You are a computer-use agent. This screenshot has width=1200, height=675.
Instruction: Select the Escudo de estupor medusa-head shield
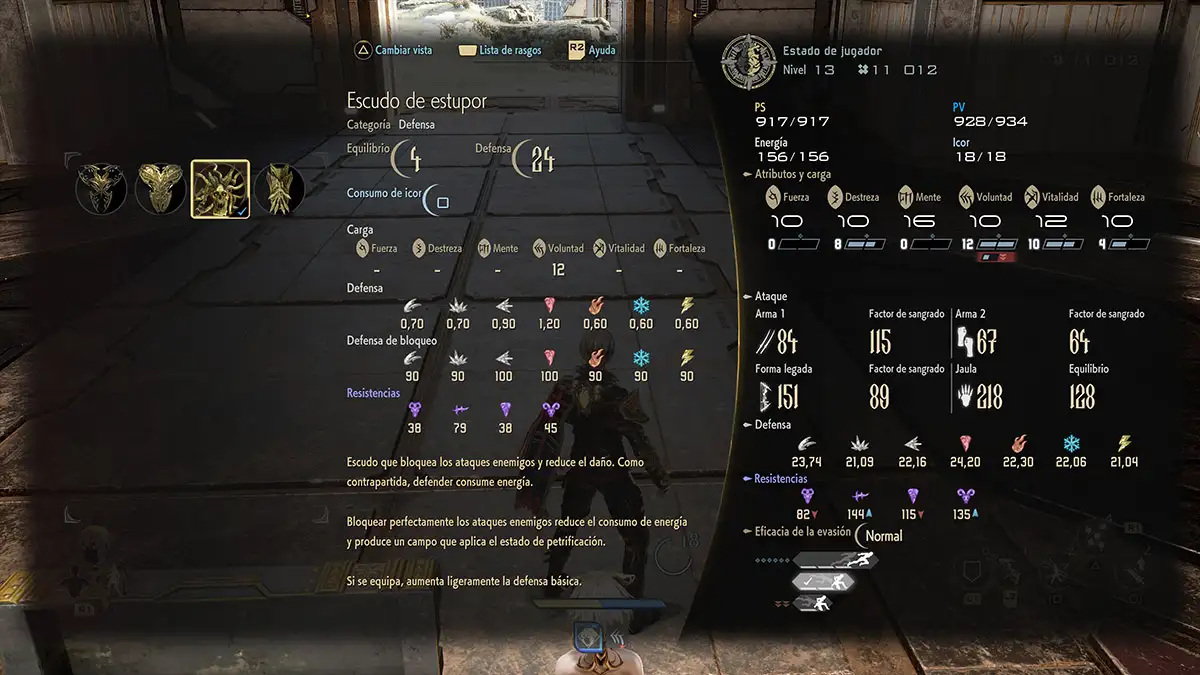click(219, 189)
